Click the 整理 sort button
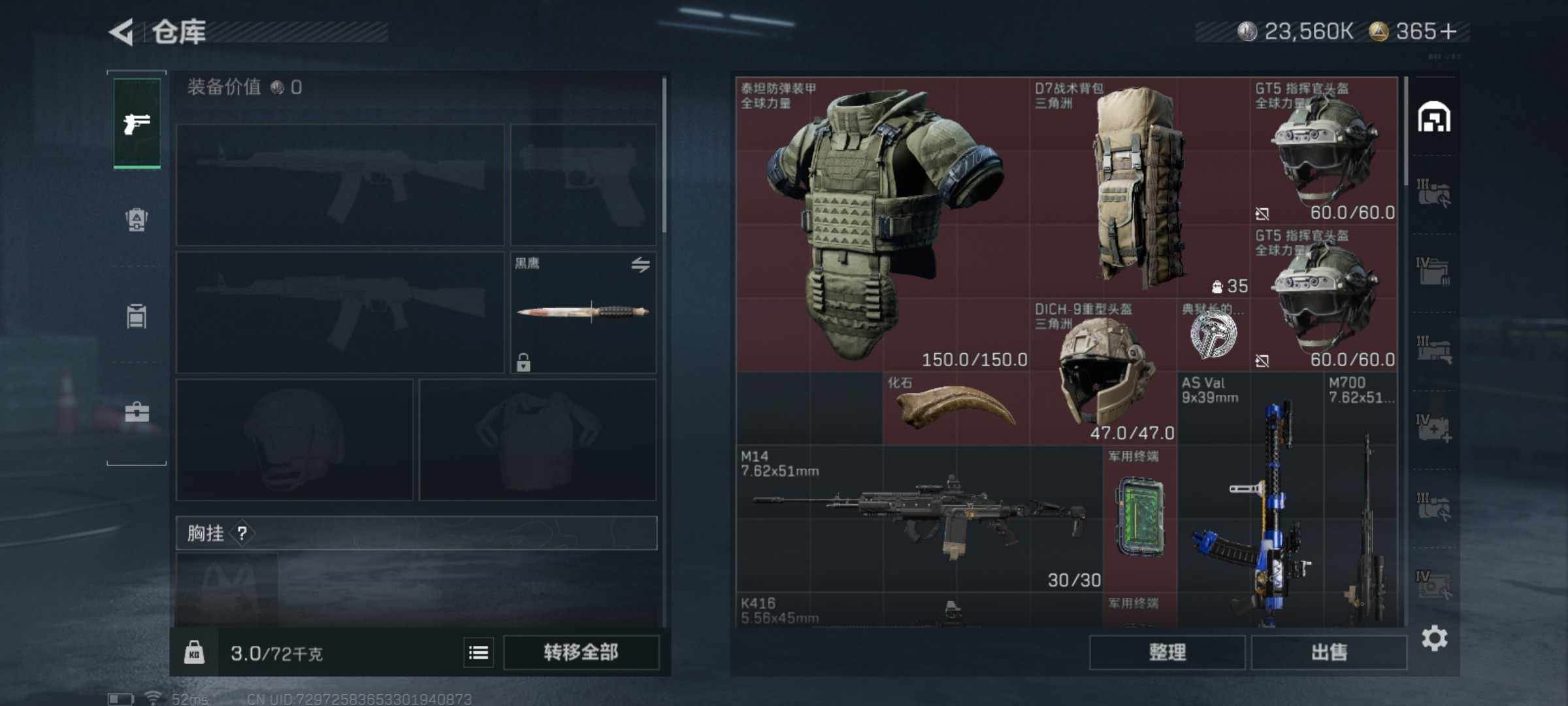 [1167, 652]
